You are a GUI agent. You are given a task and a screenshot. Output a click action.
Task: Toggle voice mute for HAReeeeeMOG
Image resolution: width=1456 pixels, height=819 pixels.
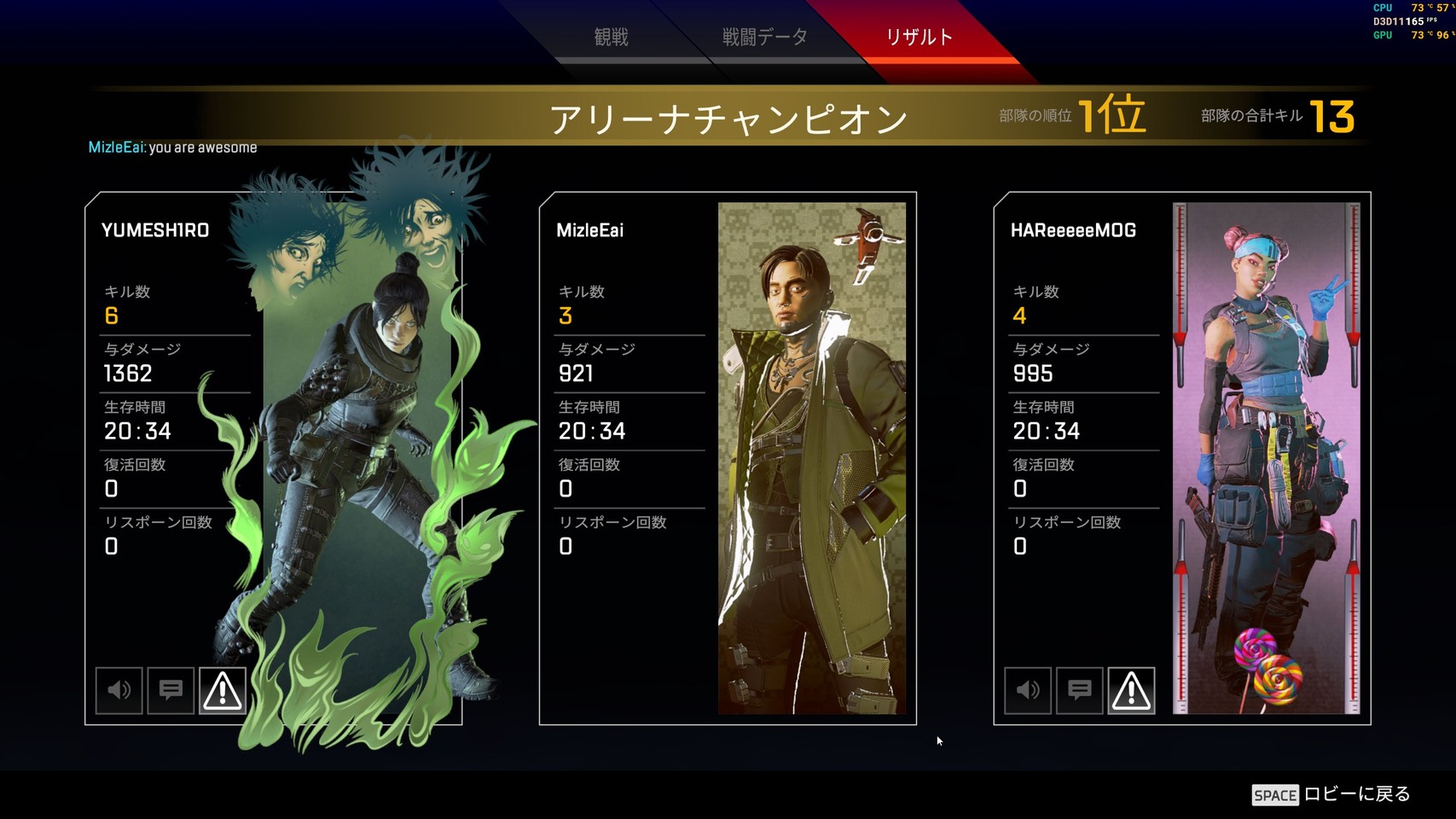(1028, 690)
